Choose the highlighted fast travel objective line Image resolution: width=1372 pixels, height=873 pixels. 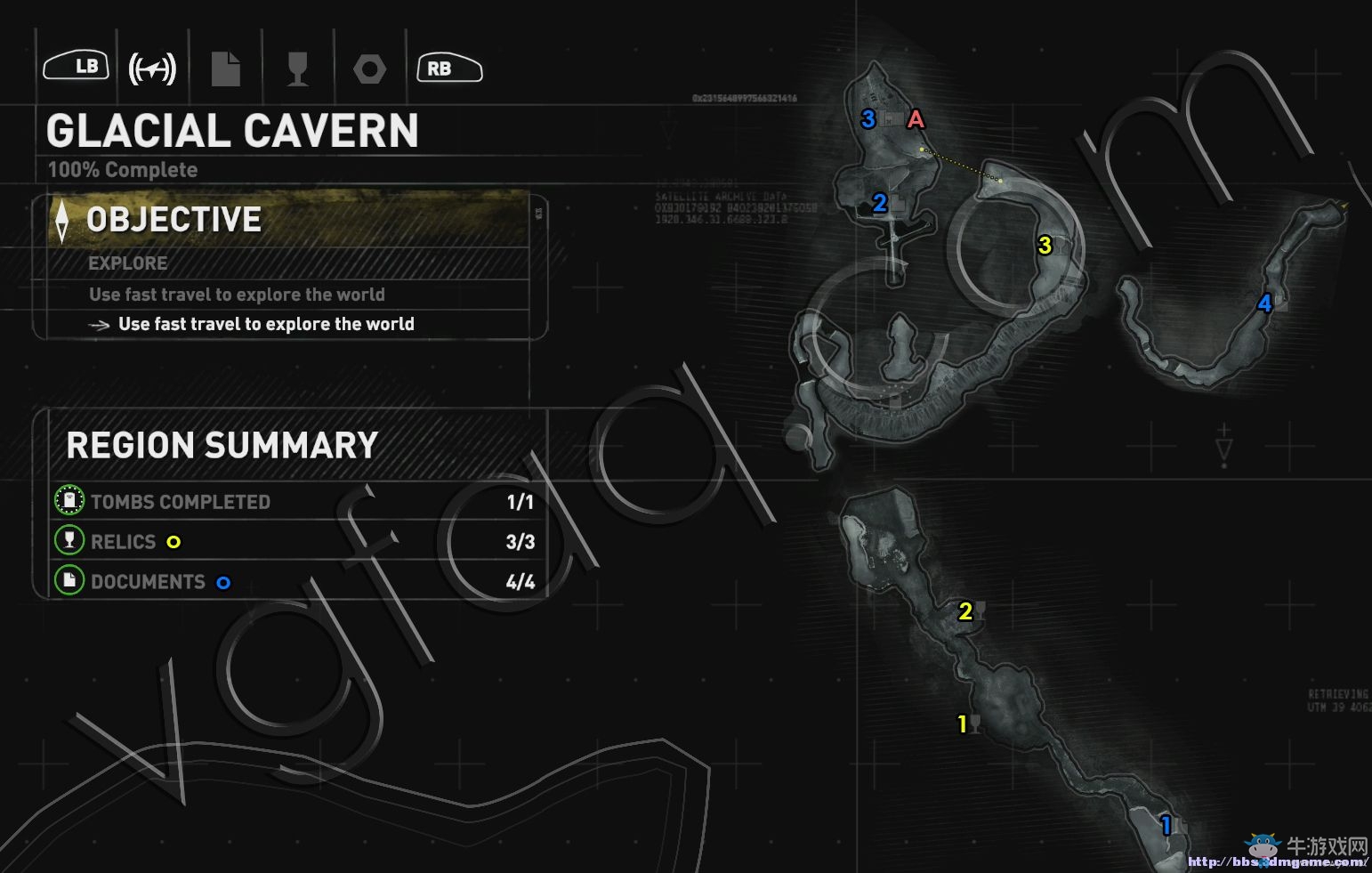[266, 324]
